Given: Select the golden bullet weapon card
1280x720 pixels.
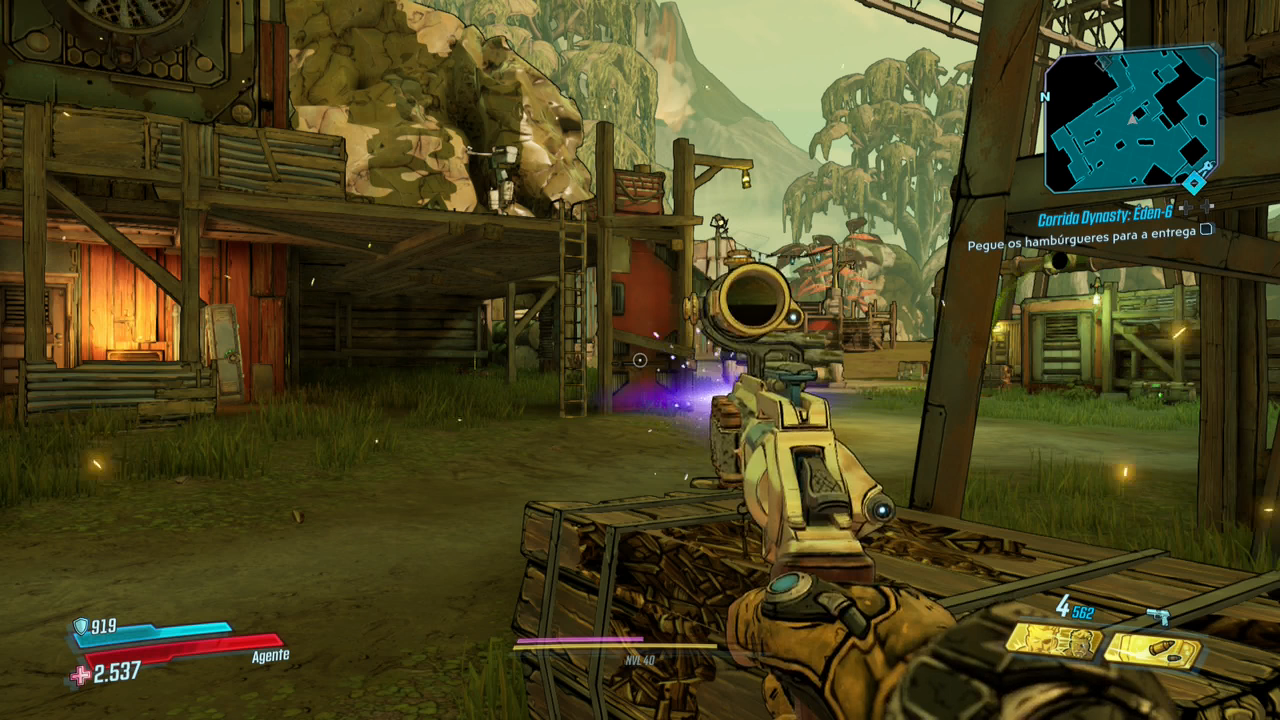Looking at the screenshot, I should point(1152,650).
